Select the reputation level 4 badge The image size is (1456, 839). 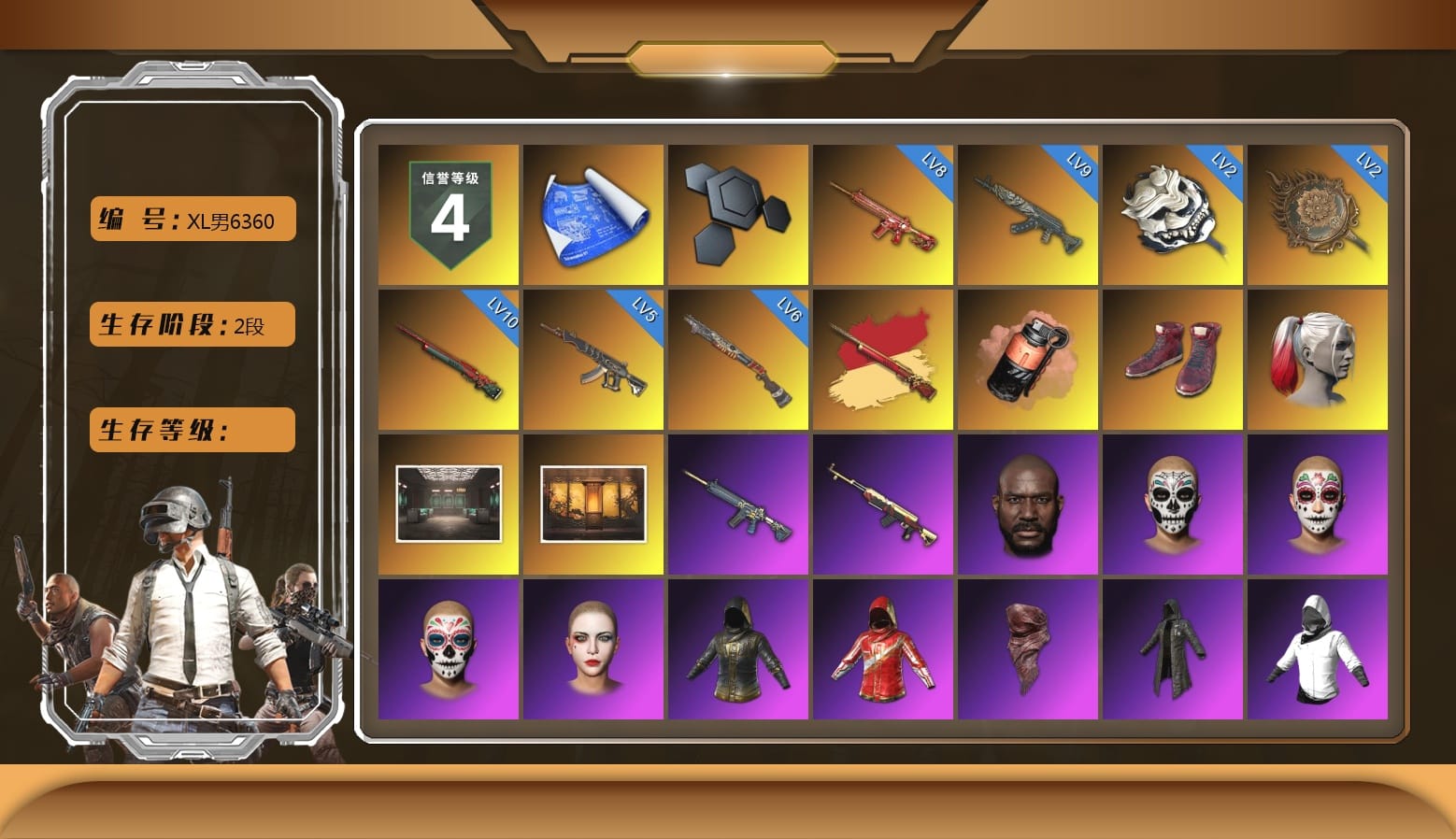[447, 213]
